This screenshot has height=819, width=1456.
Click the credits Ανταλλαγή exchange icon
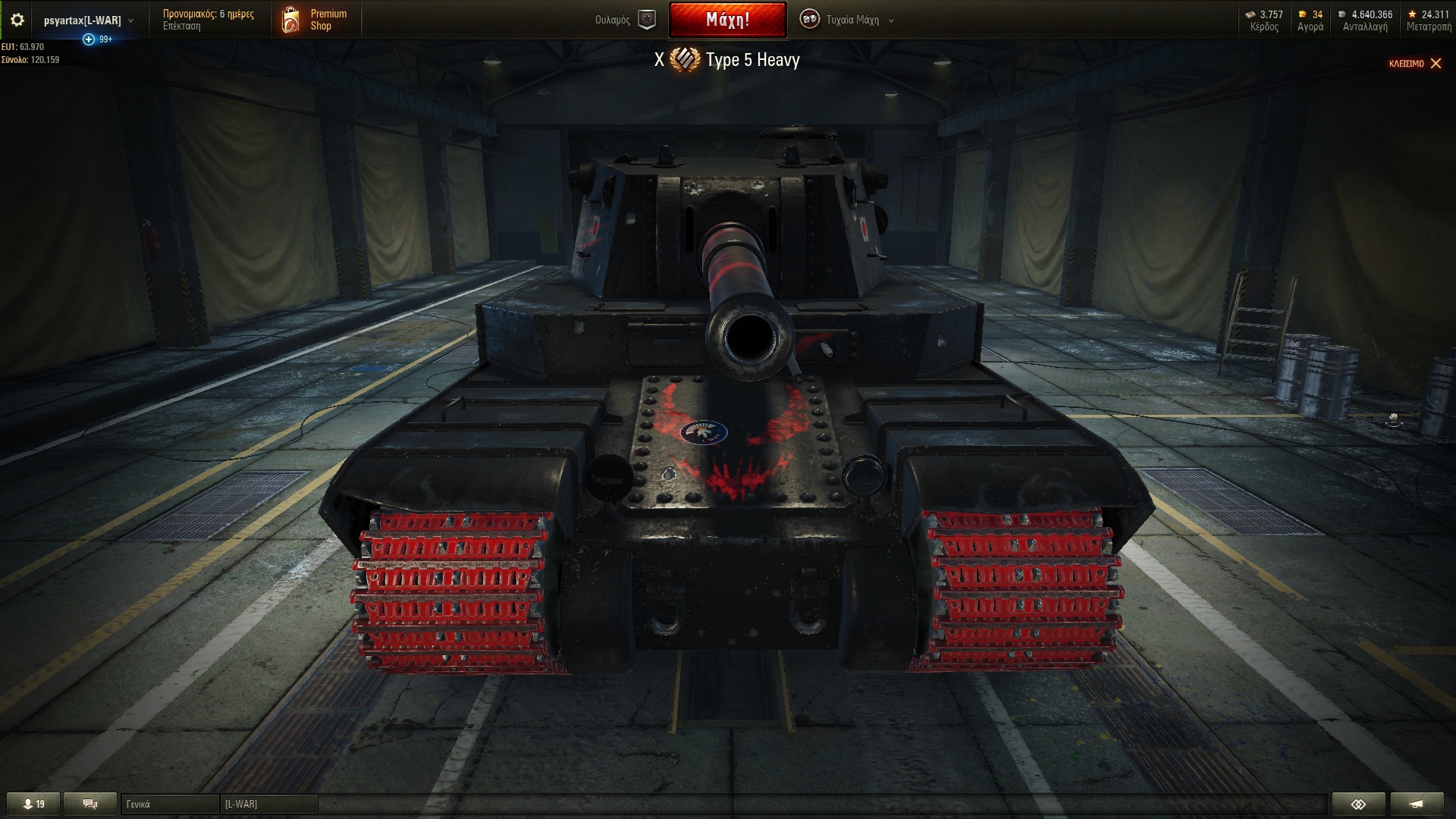1341,13
